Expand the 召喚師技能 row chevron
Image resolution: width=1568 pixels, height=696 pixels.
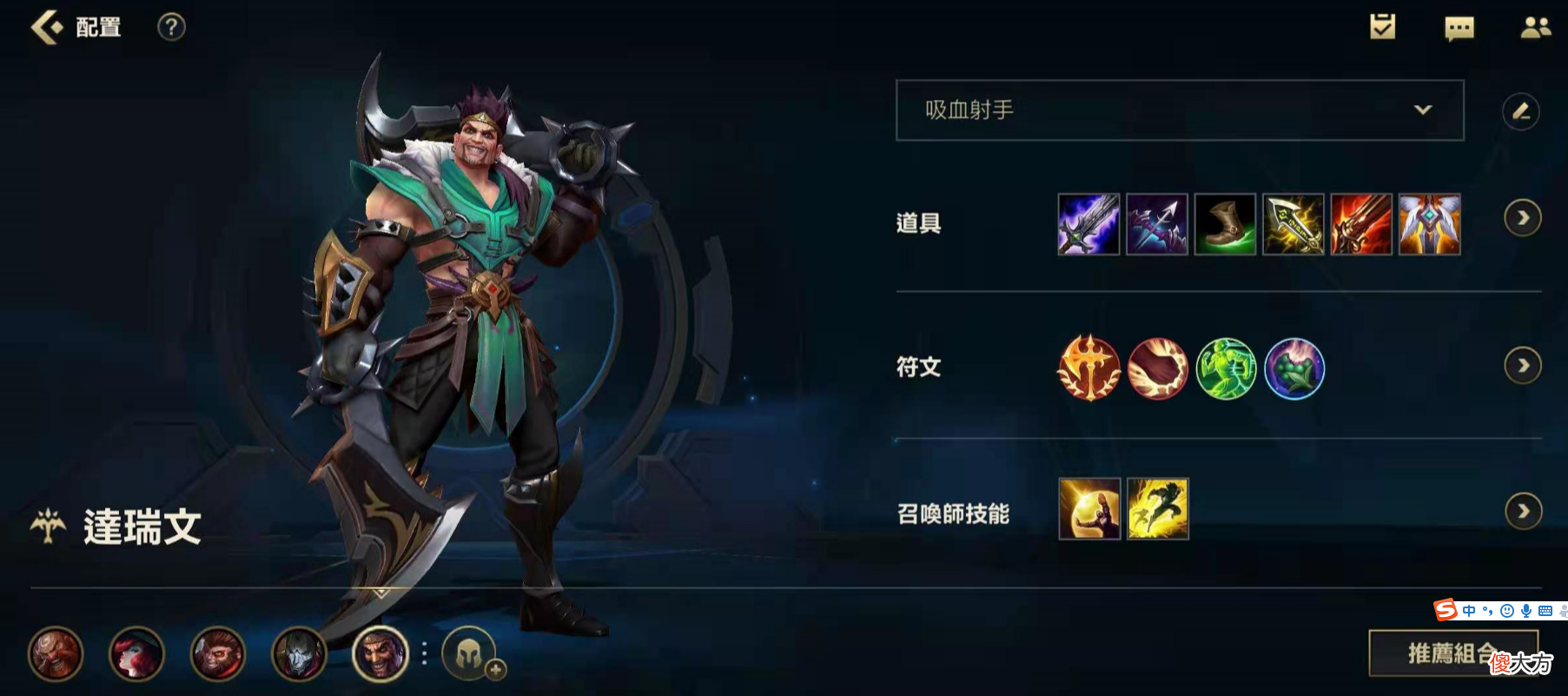[1524, 511]
